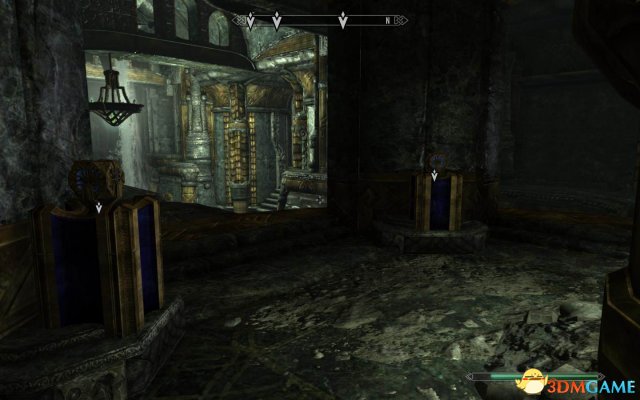The image size is (640, 400).
Task: Click the compass bar on the HUD
Action: click(x=319, y=19)
